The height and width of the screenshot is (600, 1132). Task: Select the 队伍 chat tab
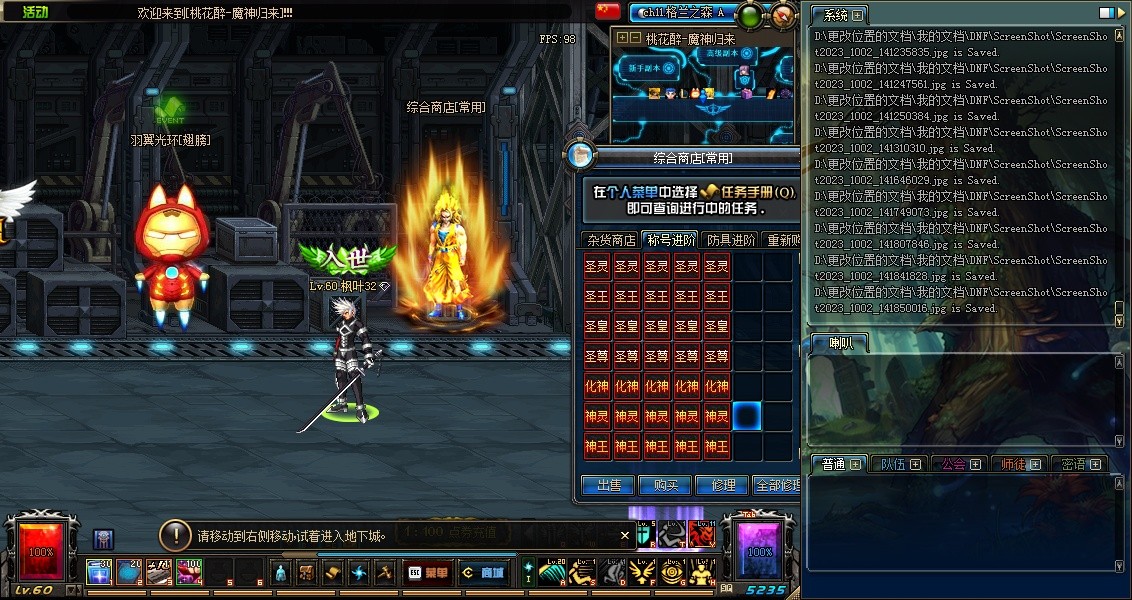coord(899,464)
